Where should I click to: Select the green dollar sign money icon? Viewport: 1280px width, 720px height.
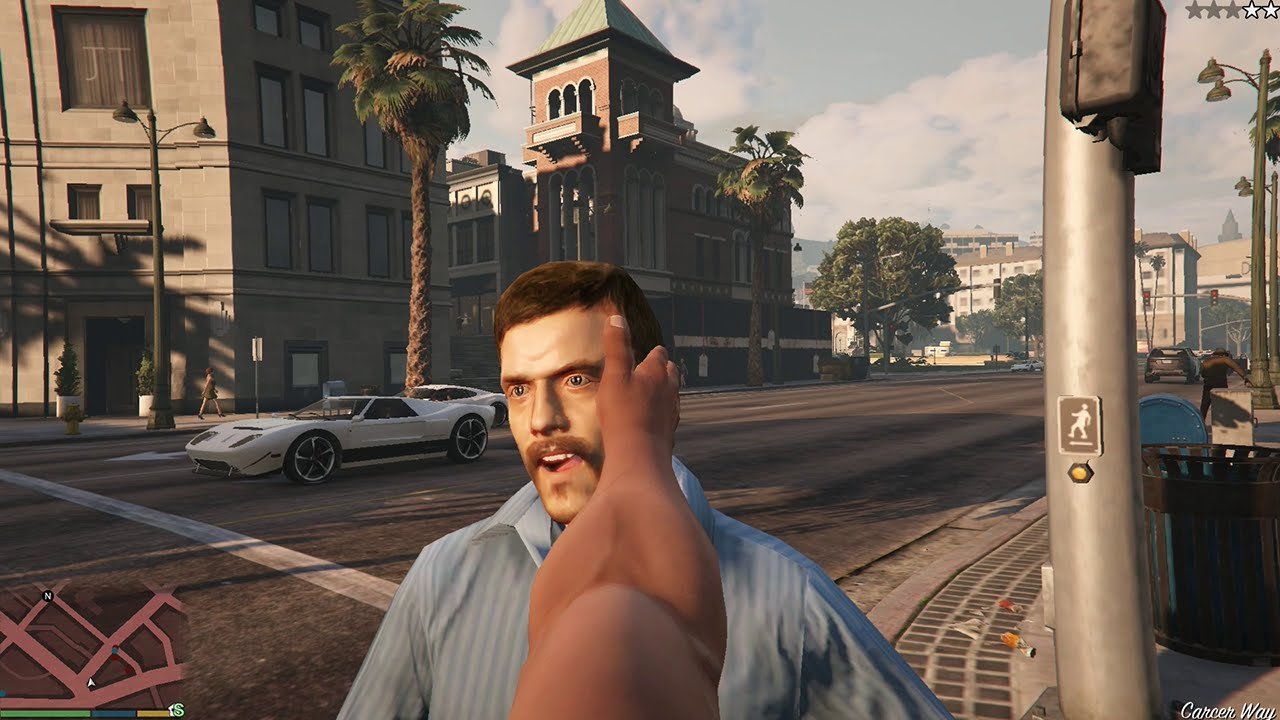click(179, 708)
